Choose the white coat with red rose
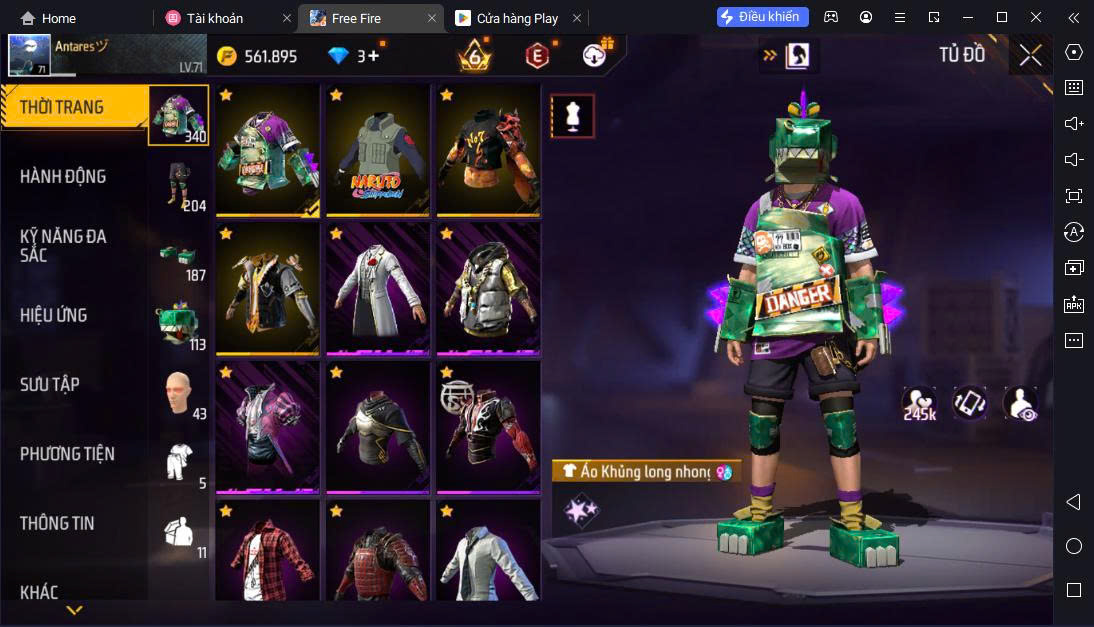Viewport: 1094px width, 627px height. point(377,288)
